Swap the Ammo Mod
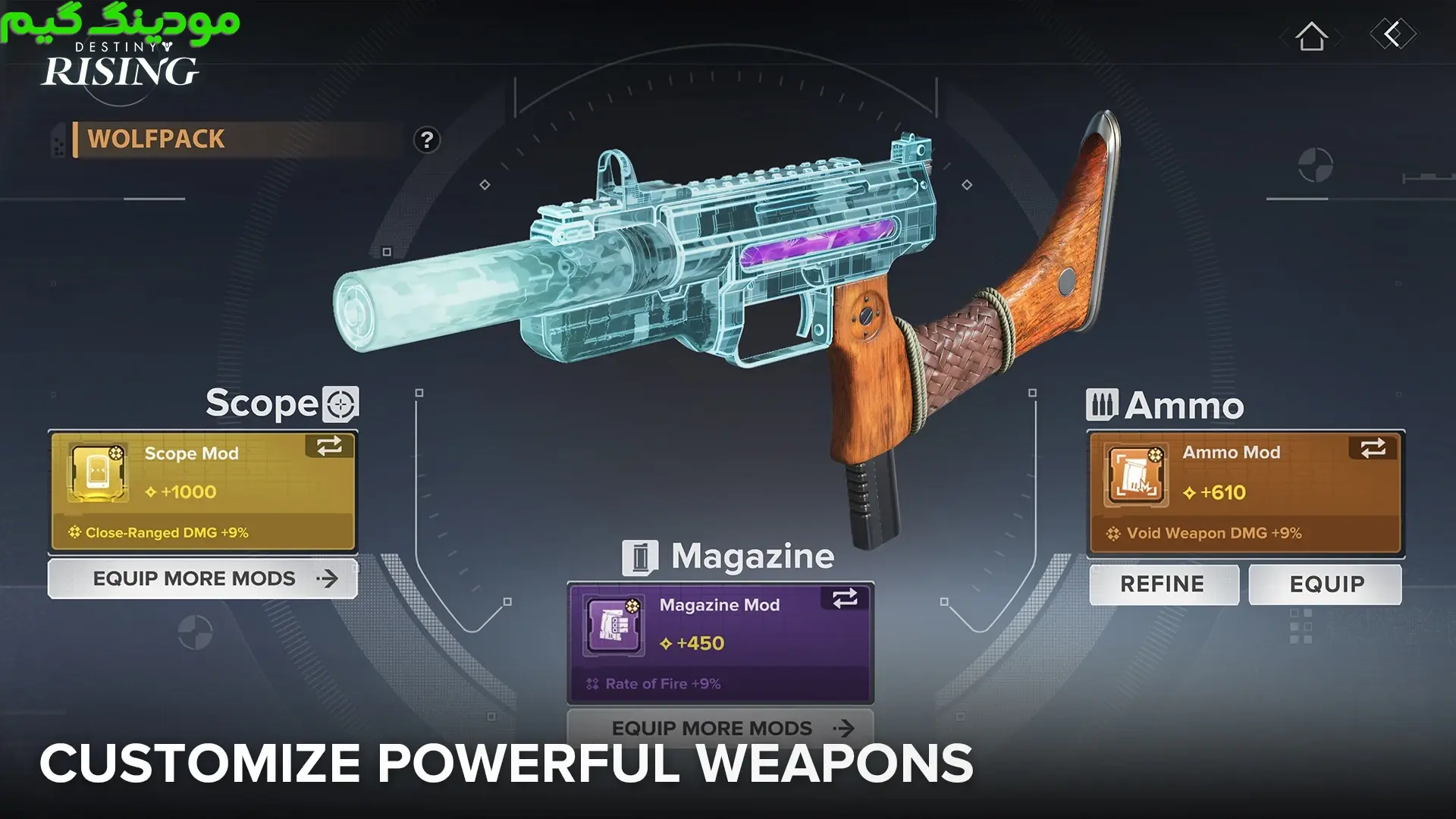 [x=1373, y=448]
